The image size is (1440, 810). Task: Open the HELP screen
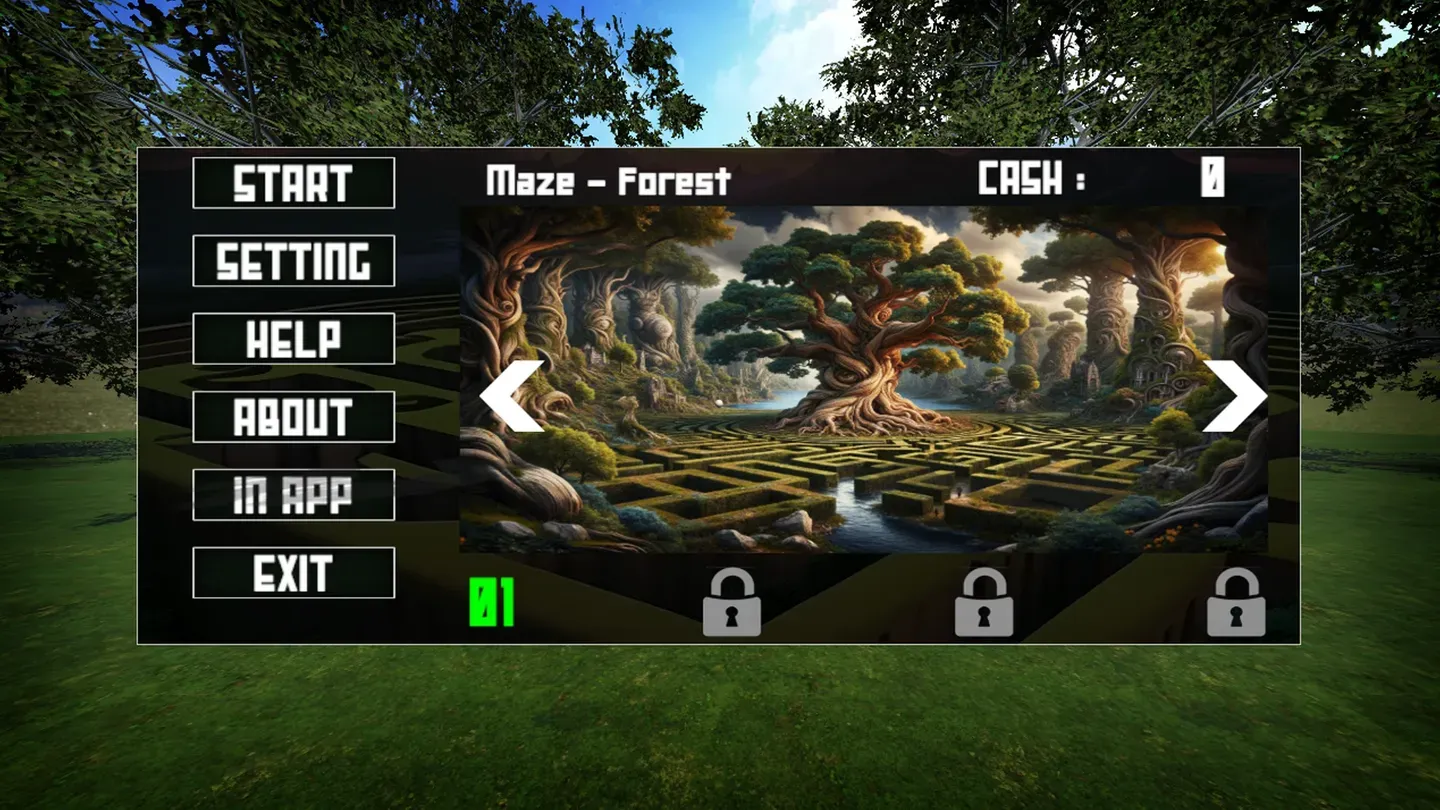point(293,340)
